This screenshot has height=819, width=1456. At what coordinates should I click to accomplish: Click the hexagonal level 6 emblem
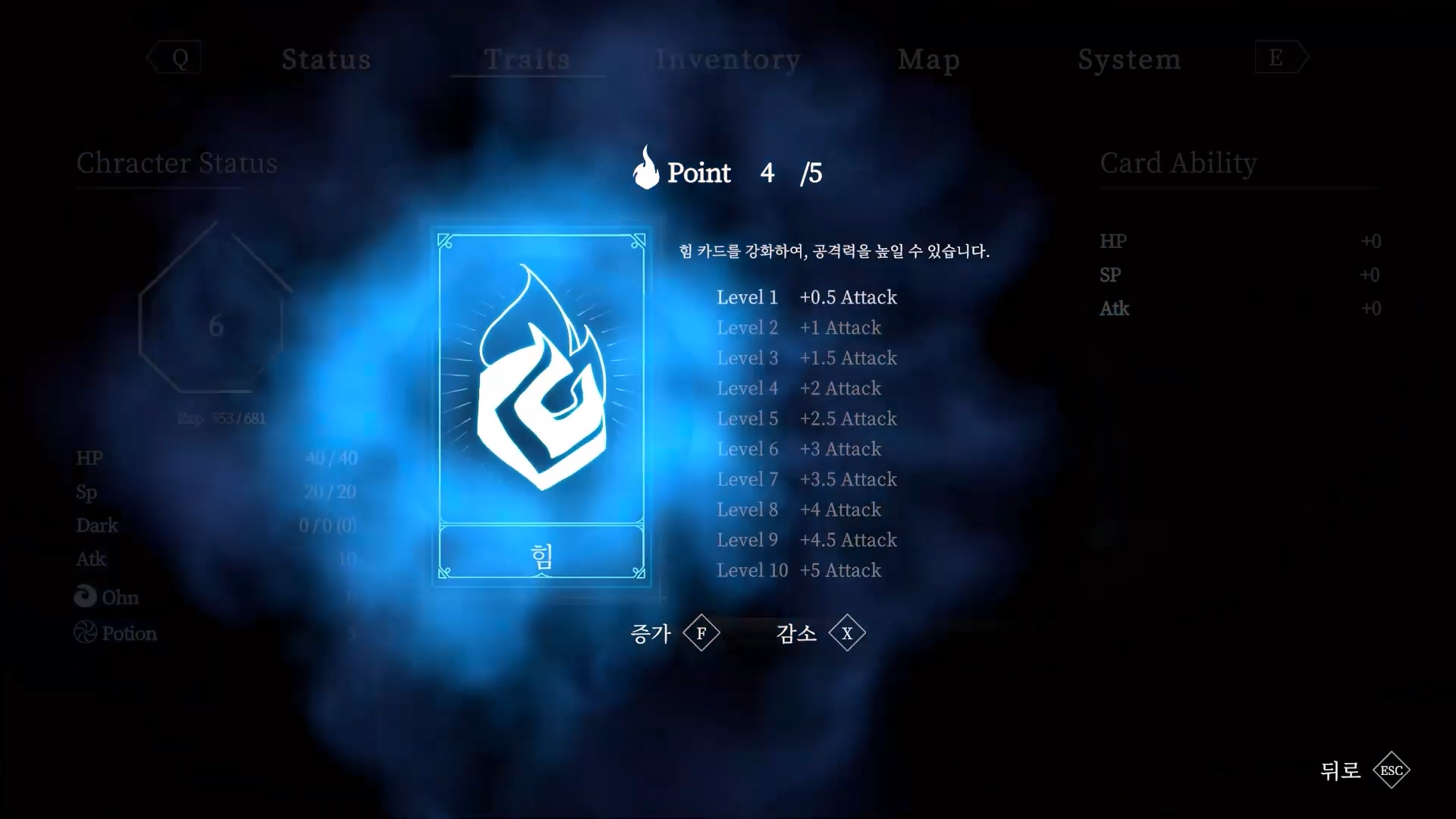click(x=213, y=326)
